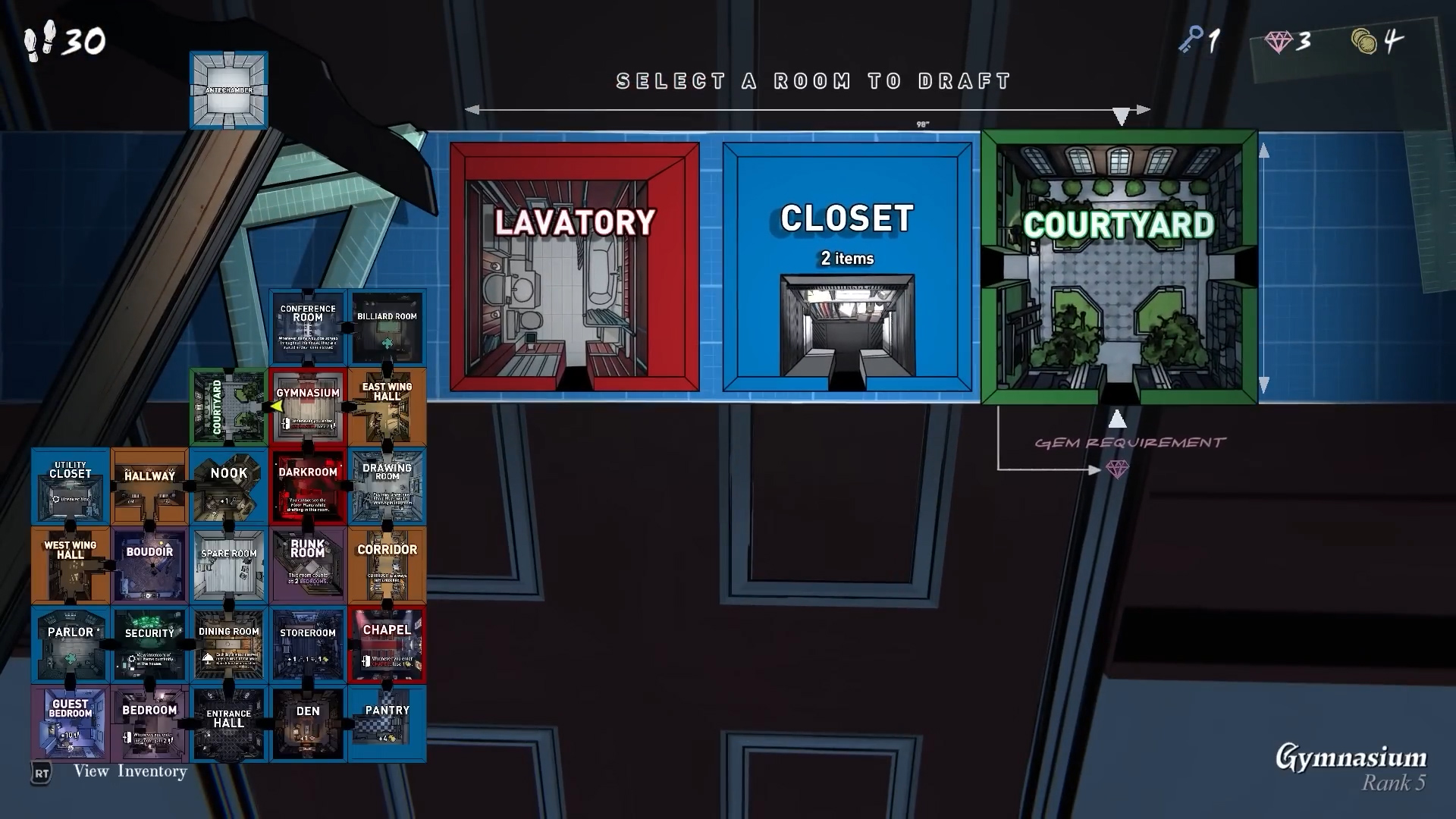Click the Antechamber tile on the map
The image size is (1456, 819).
pyautogui.click(x=228, y=90)
